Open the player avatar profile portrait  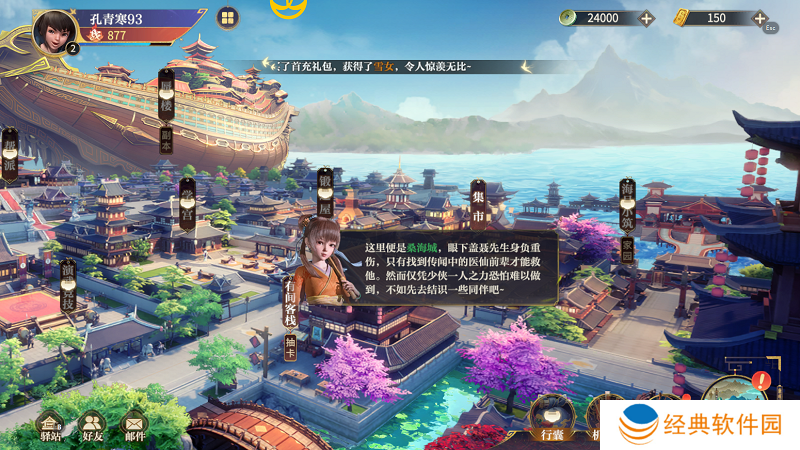(56, 30)
